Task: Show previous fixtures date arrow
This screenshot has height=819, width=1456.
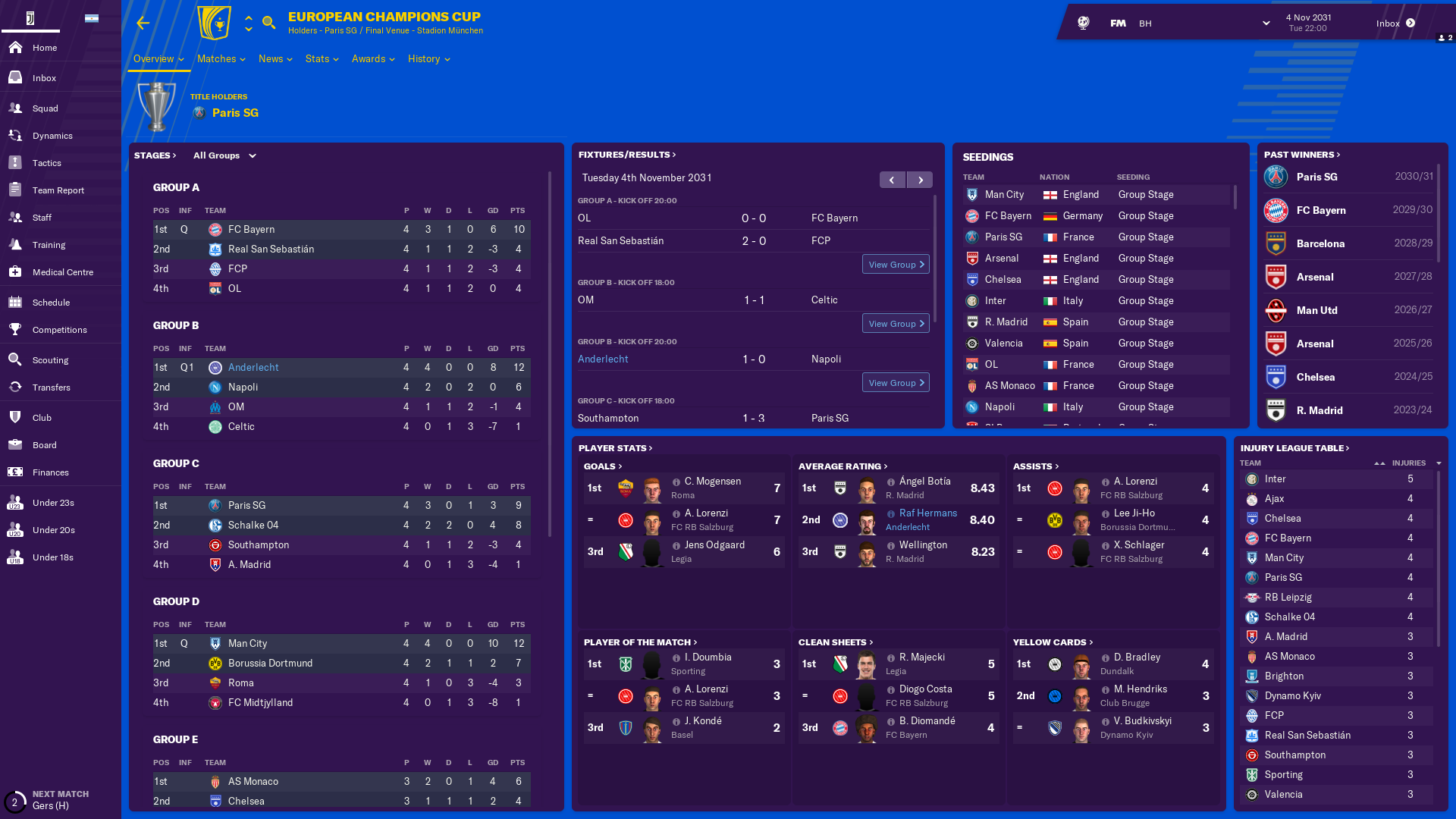Action: pyautogui.click(x=892, y=180)
